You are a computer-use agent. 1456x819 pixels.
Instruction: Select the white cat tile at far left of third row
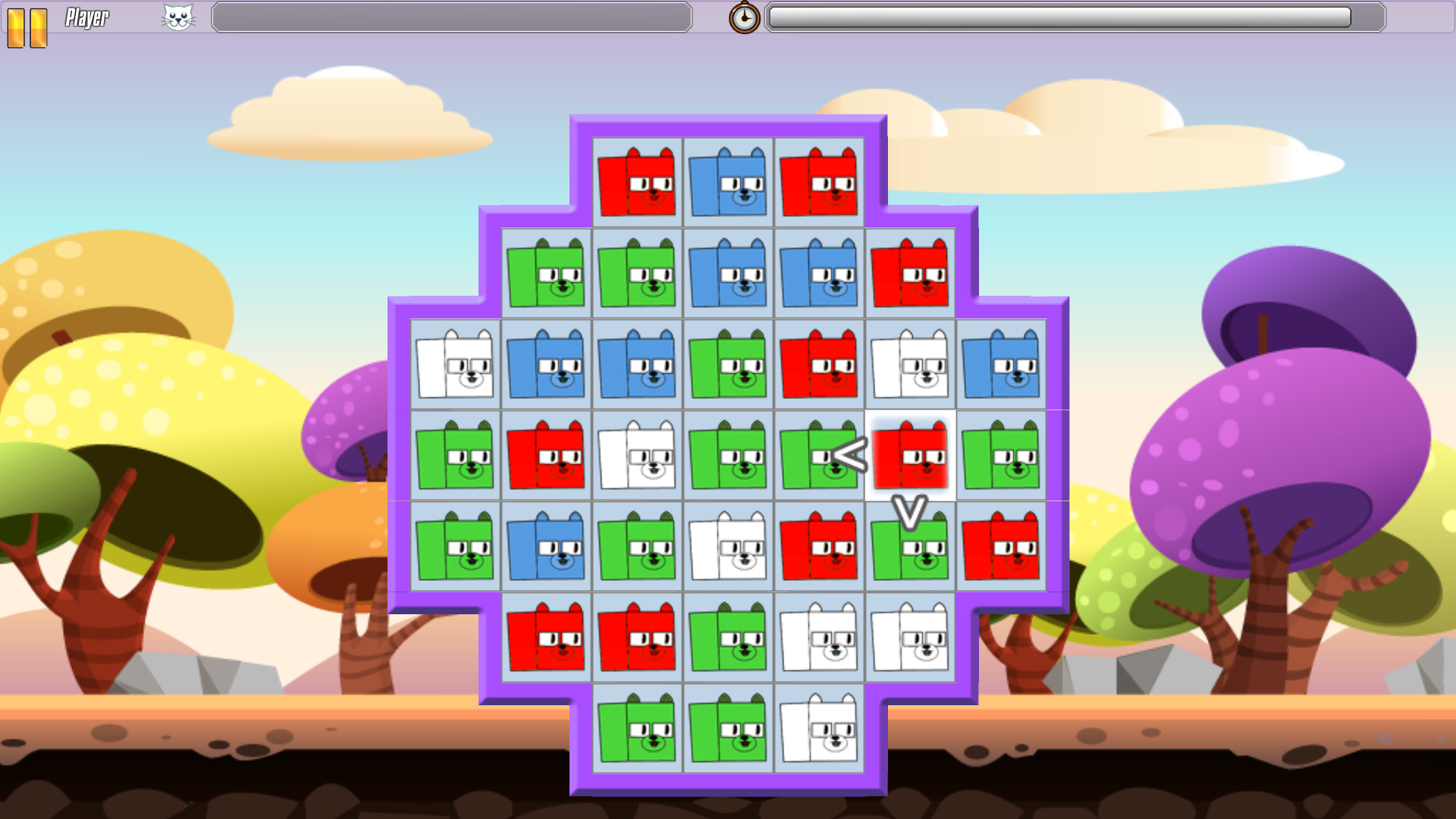[x=455, y=366]
